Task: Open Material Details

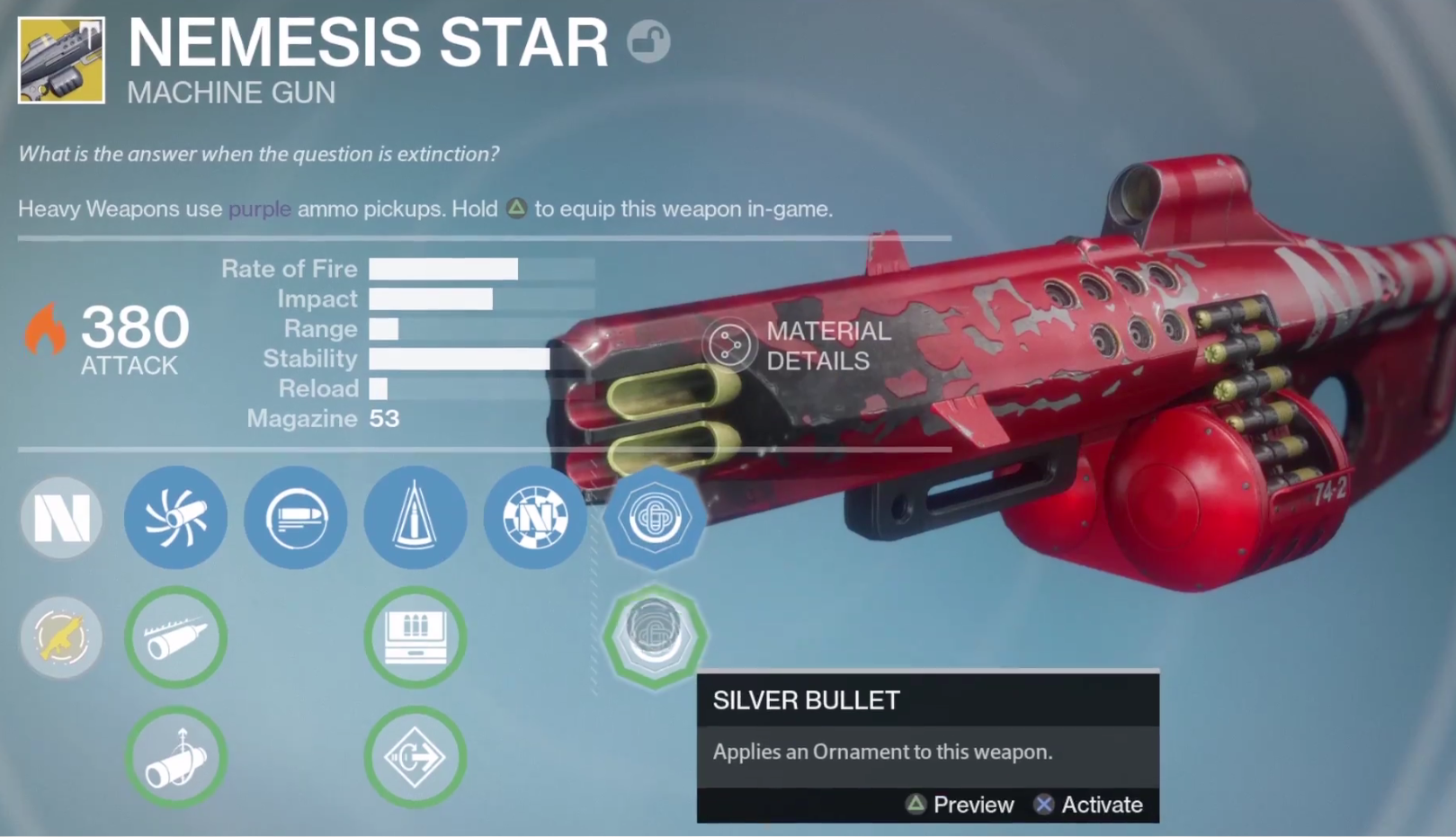Action: tap(799, 346)
